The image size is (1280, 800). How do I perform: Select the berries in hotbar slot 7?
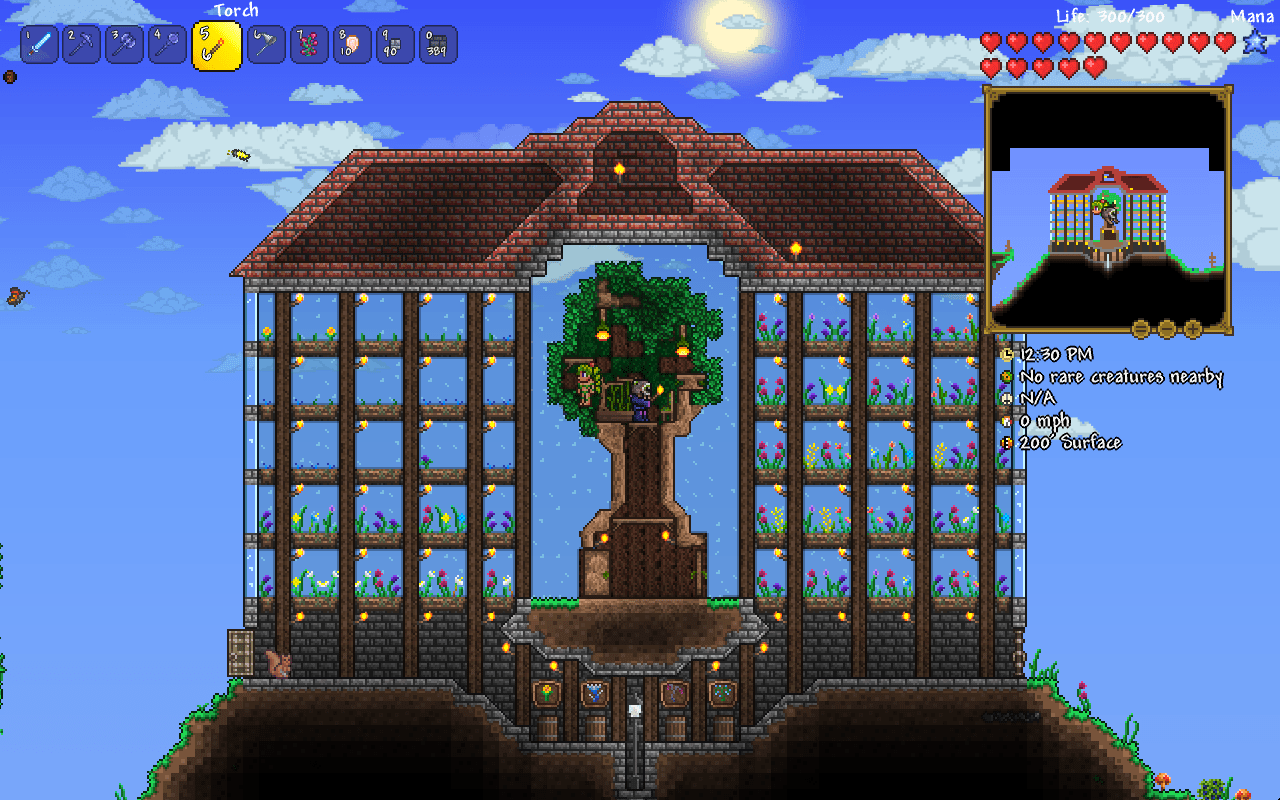coord(307,44)
